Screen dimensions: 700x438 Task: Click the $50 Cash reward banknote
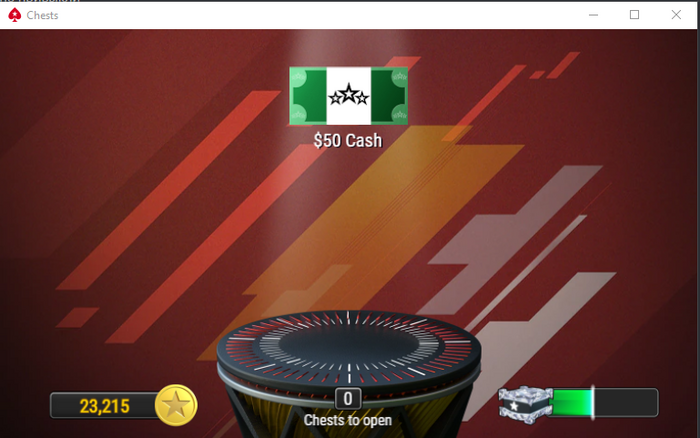pos(348,97)
